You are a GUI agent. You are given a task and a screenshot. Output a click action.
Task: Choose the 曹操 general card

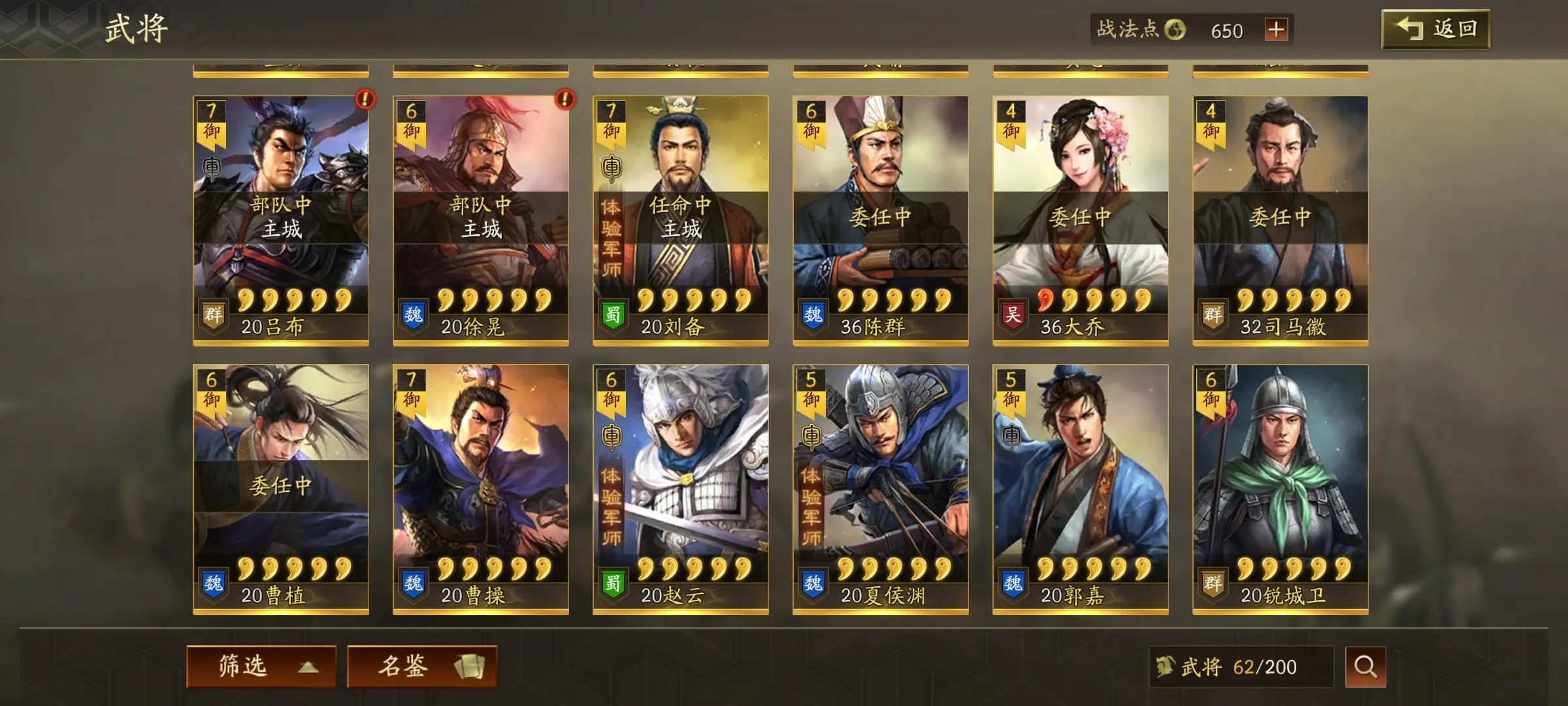481,489
